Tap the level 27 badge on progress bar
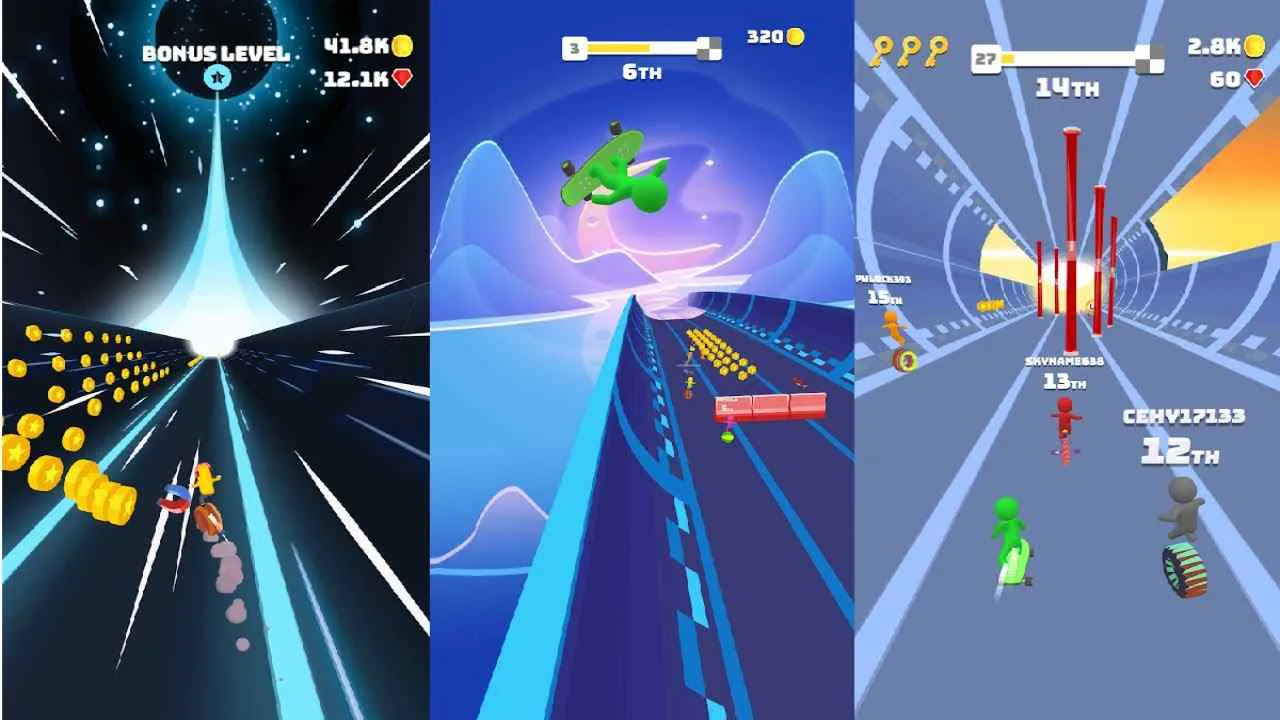Viewport: 1280px width, 720px height. (x=985, y=57)
